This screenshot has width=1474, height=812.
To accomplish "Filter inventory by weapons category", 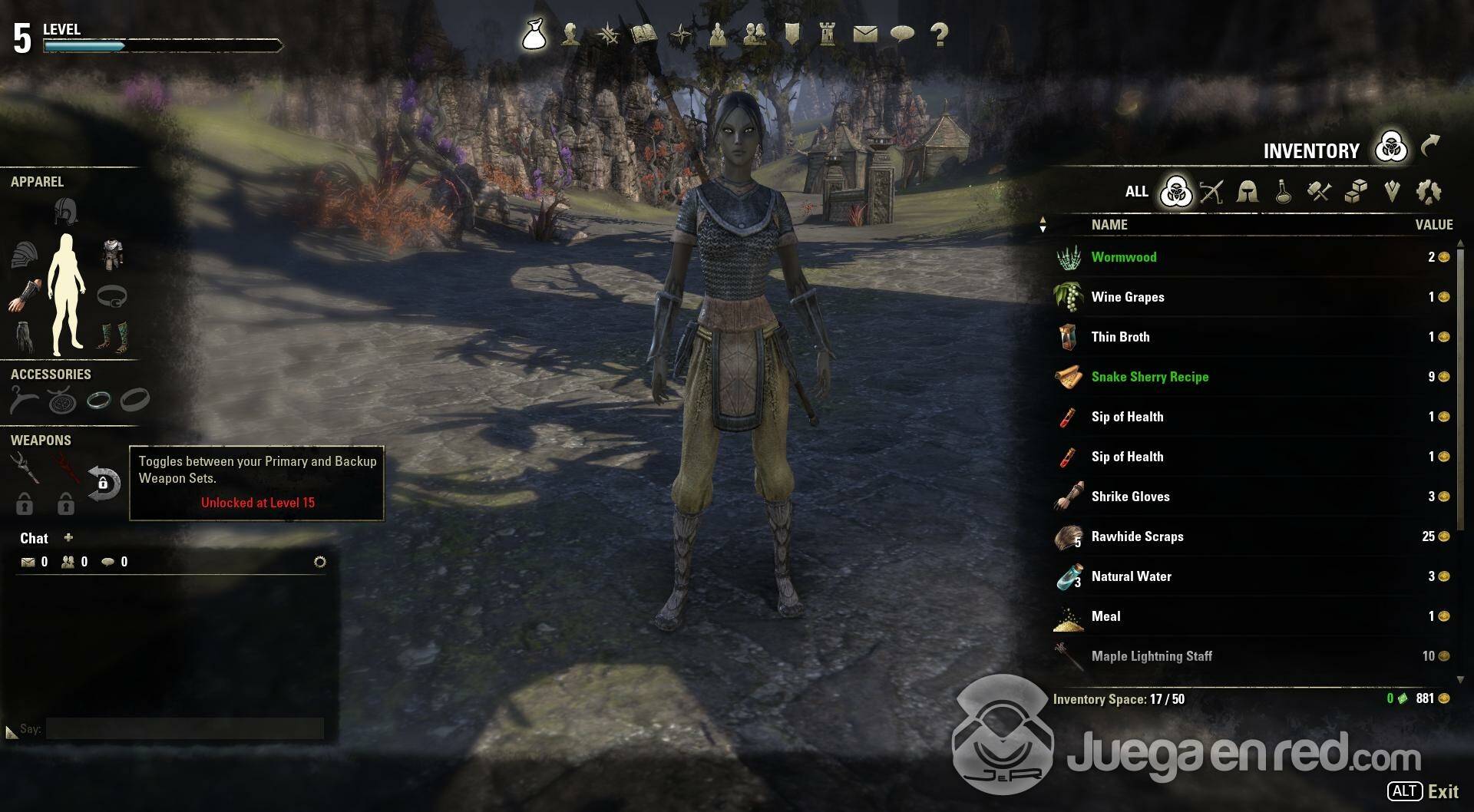I will [x=1211, y=192].
